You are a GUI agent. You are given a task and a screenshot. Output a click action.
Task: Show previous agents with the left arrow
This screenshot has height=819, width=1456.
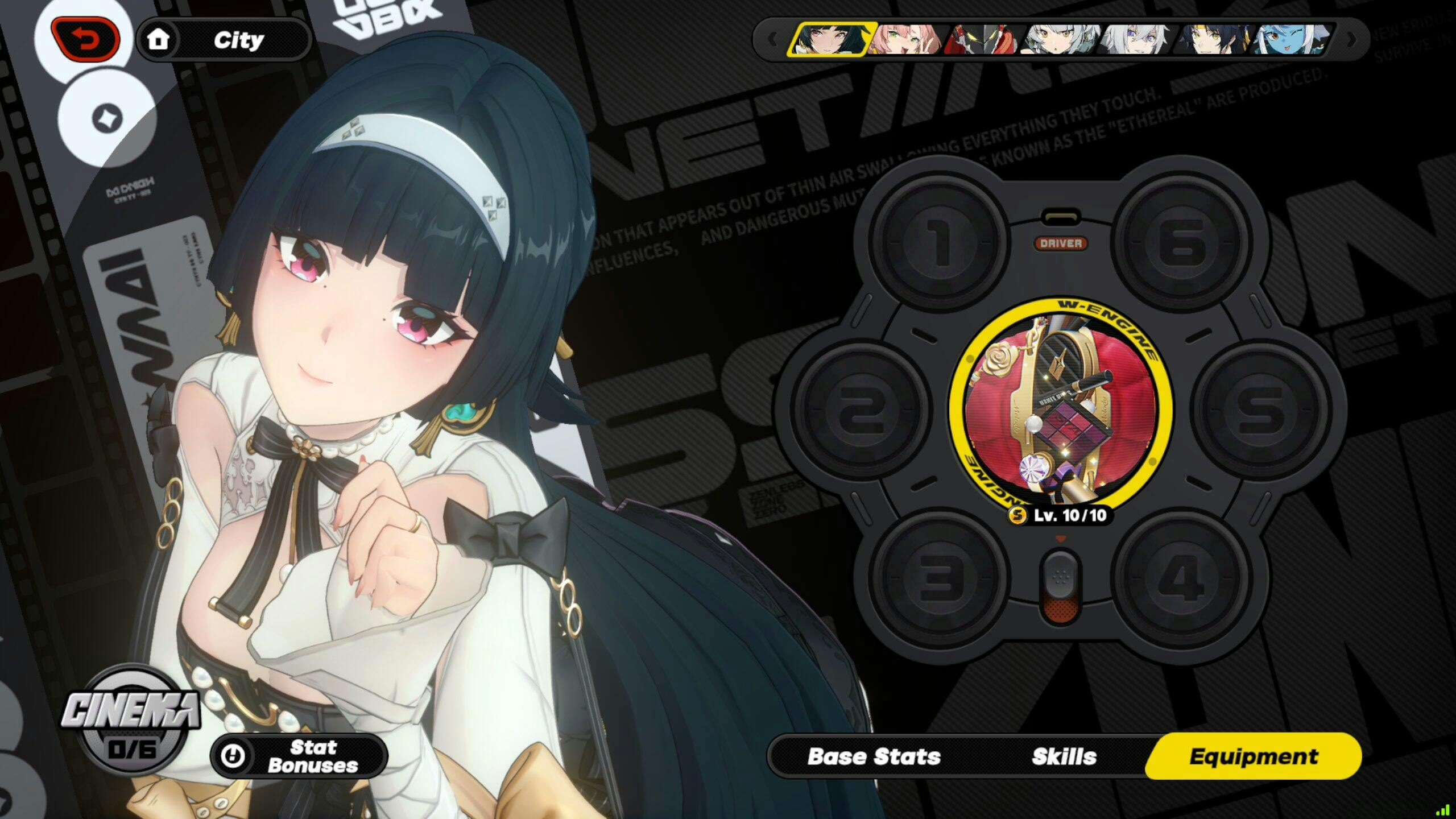click(x=772, y=40)
